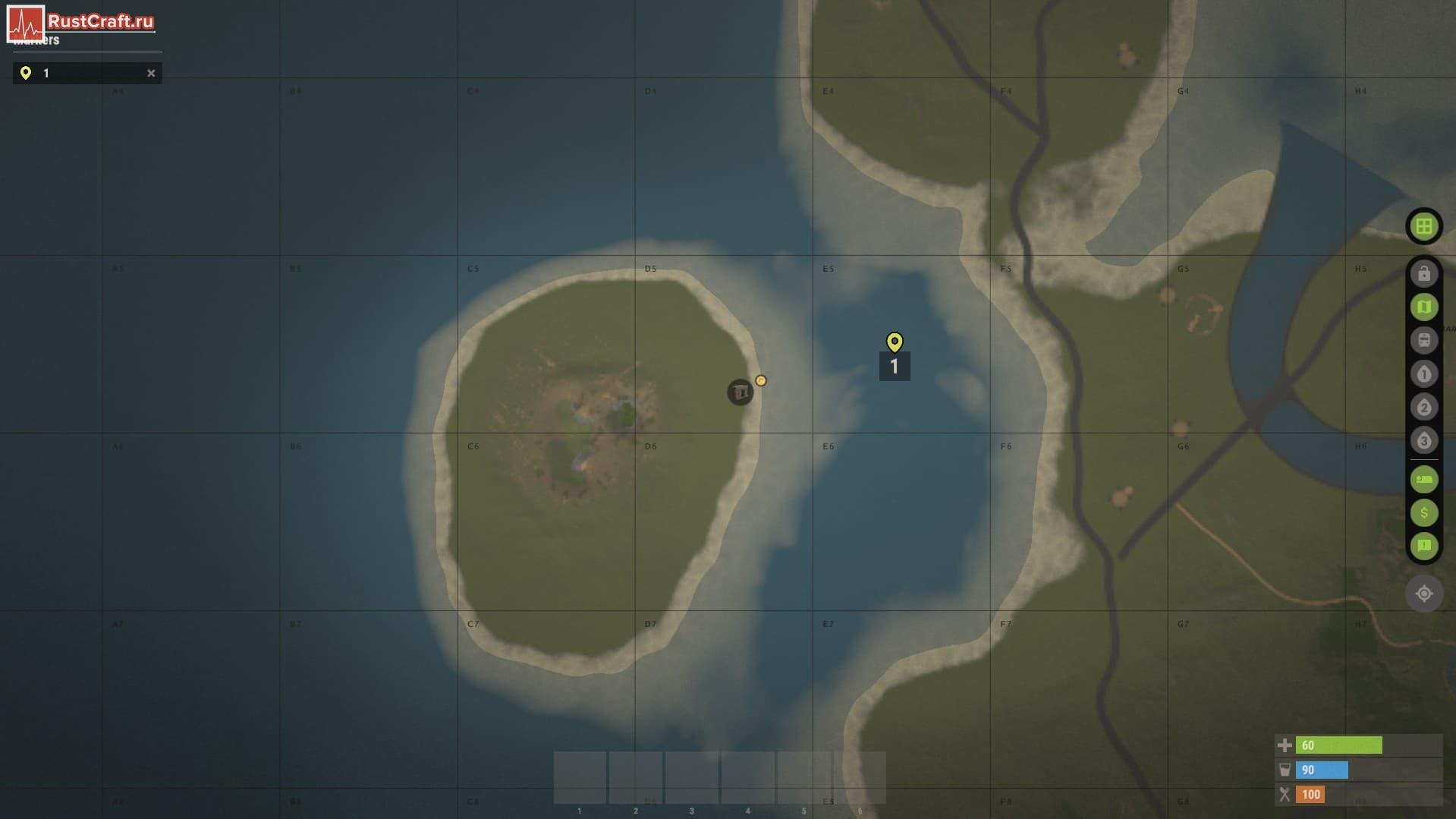Toggle the folded map layer button
Viewport: 1456px width, 819px height.
pyautogui.click(x=1423, y=307)
